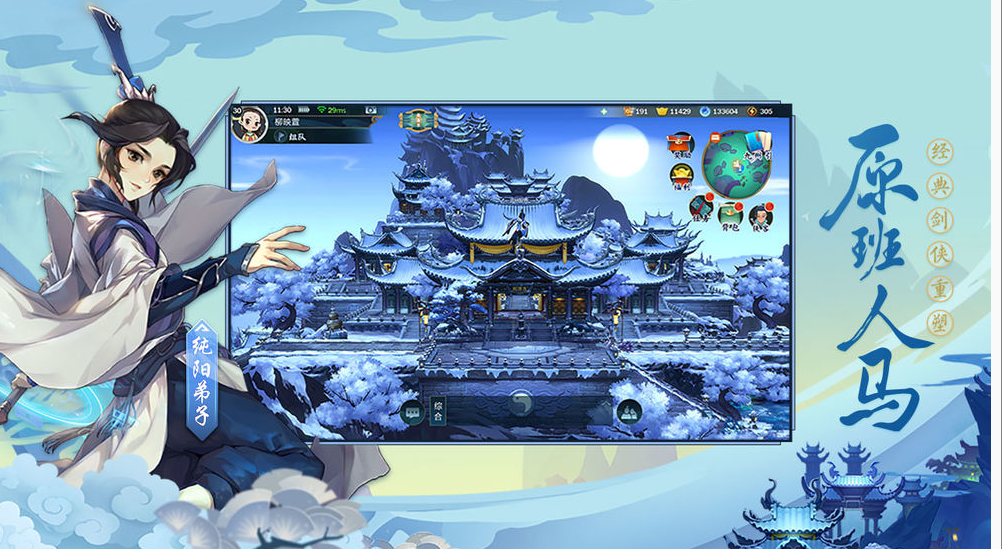This screenshot has width=1002, height=549.
Task: Open the 任务 quest icon
Action: click(x=701, y=208)
